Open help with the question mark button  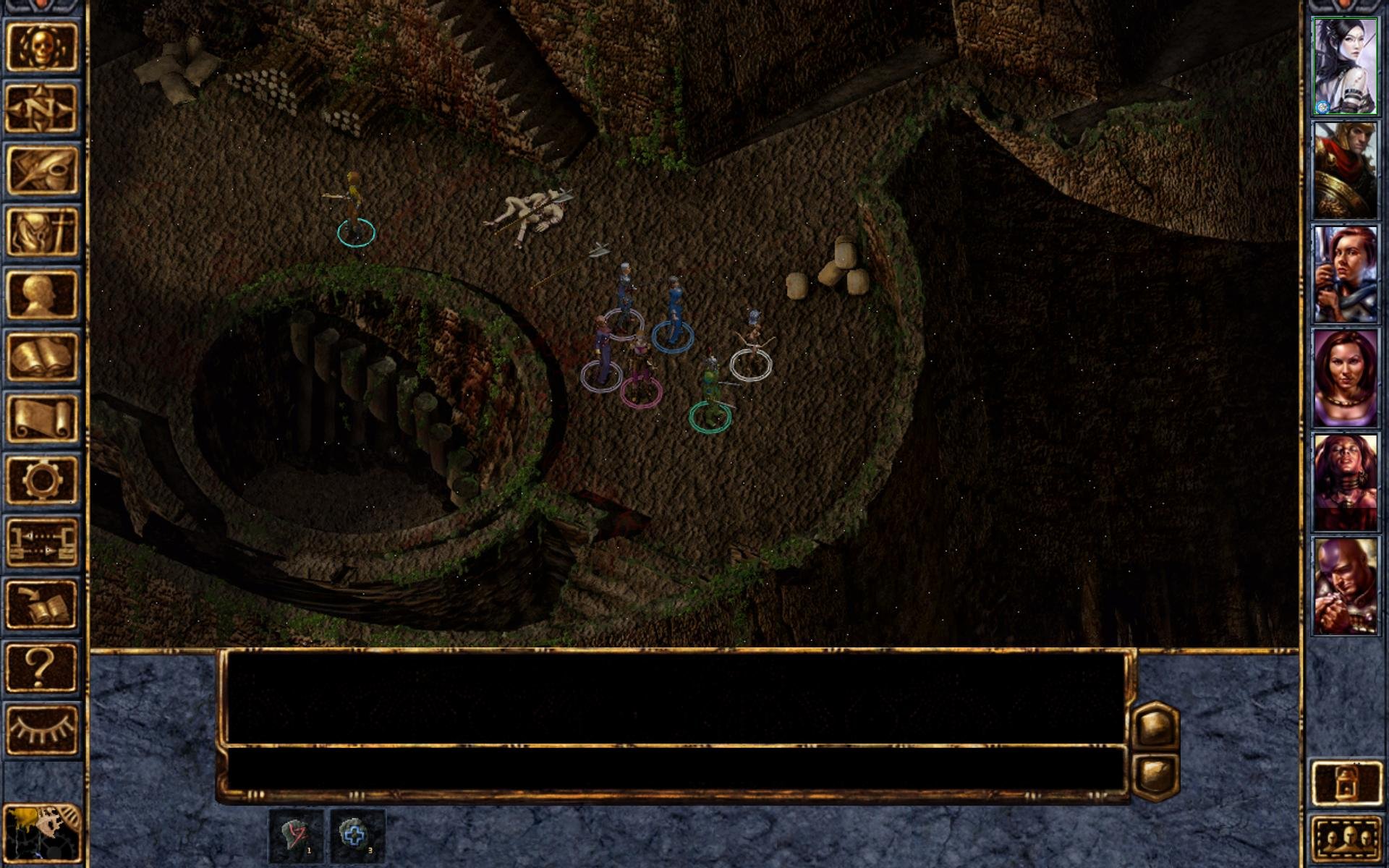41,667
